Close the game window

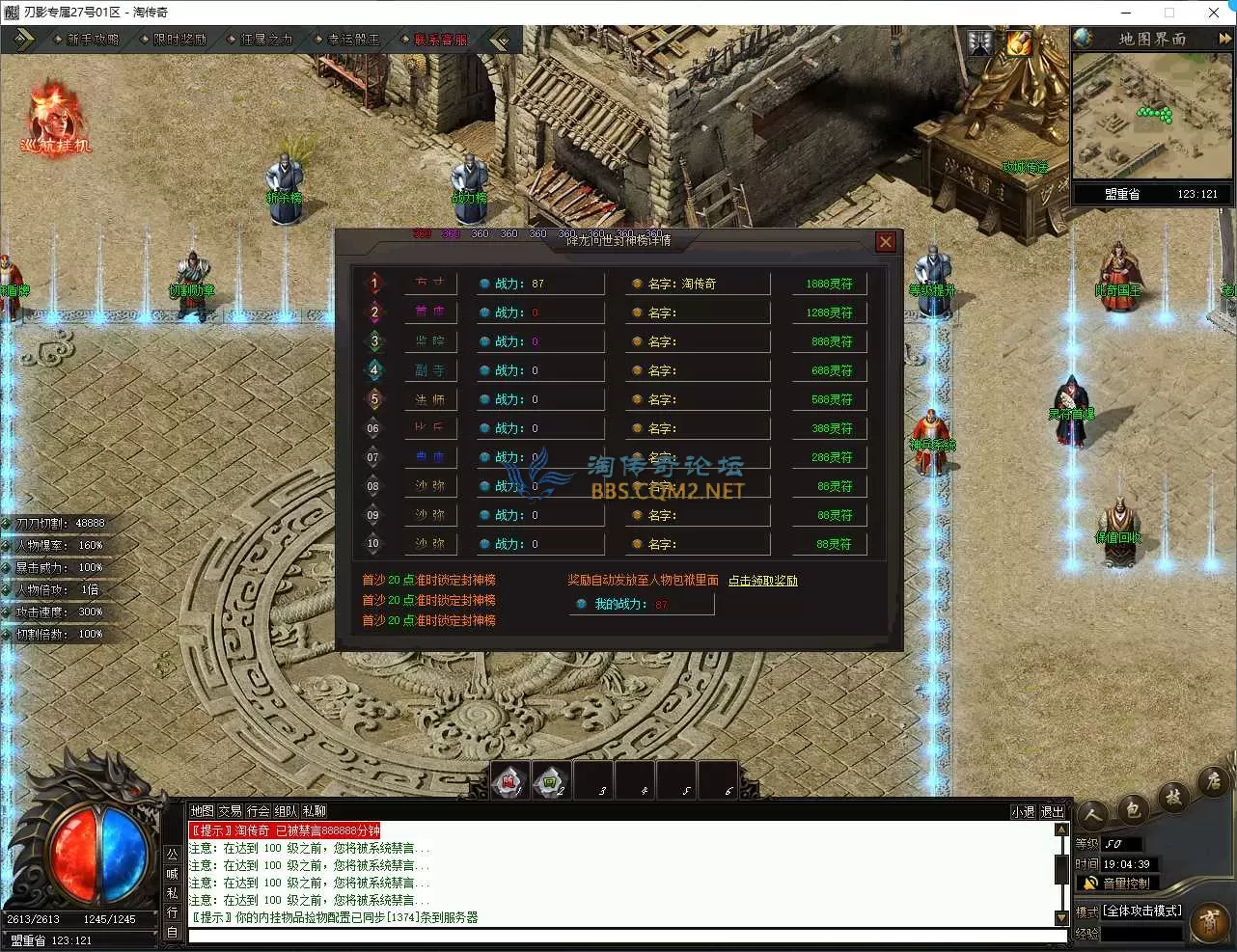point(1214,13)
